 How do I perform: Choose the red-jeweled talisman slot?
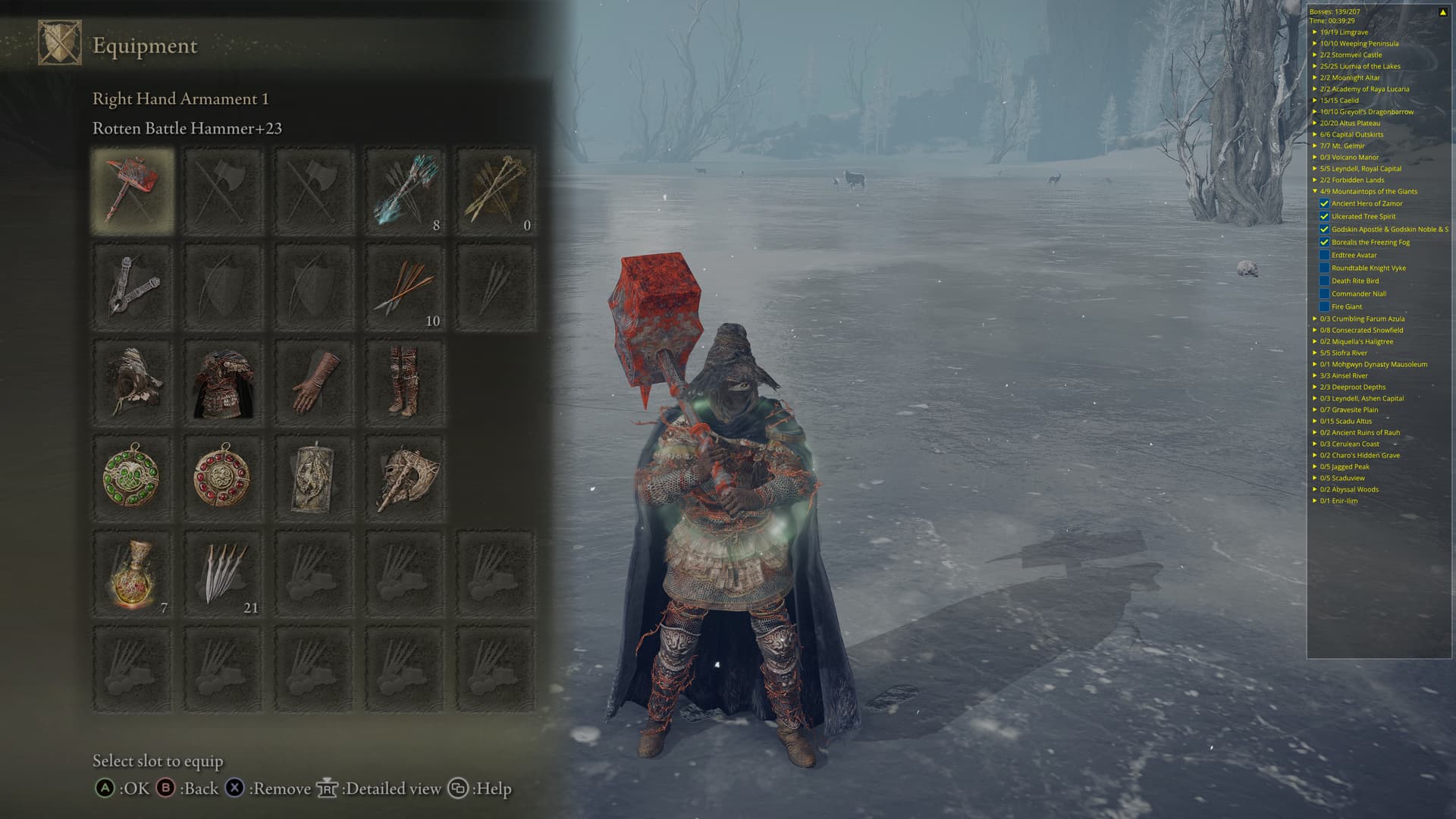point(224,479)
